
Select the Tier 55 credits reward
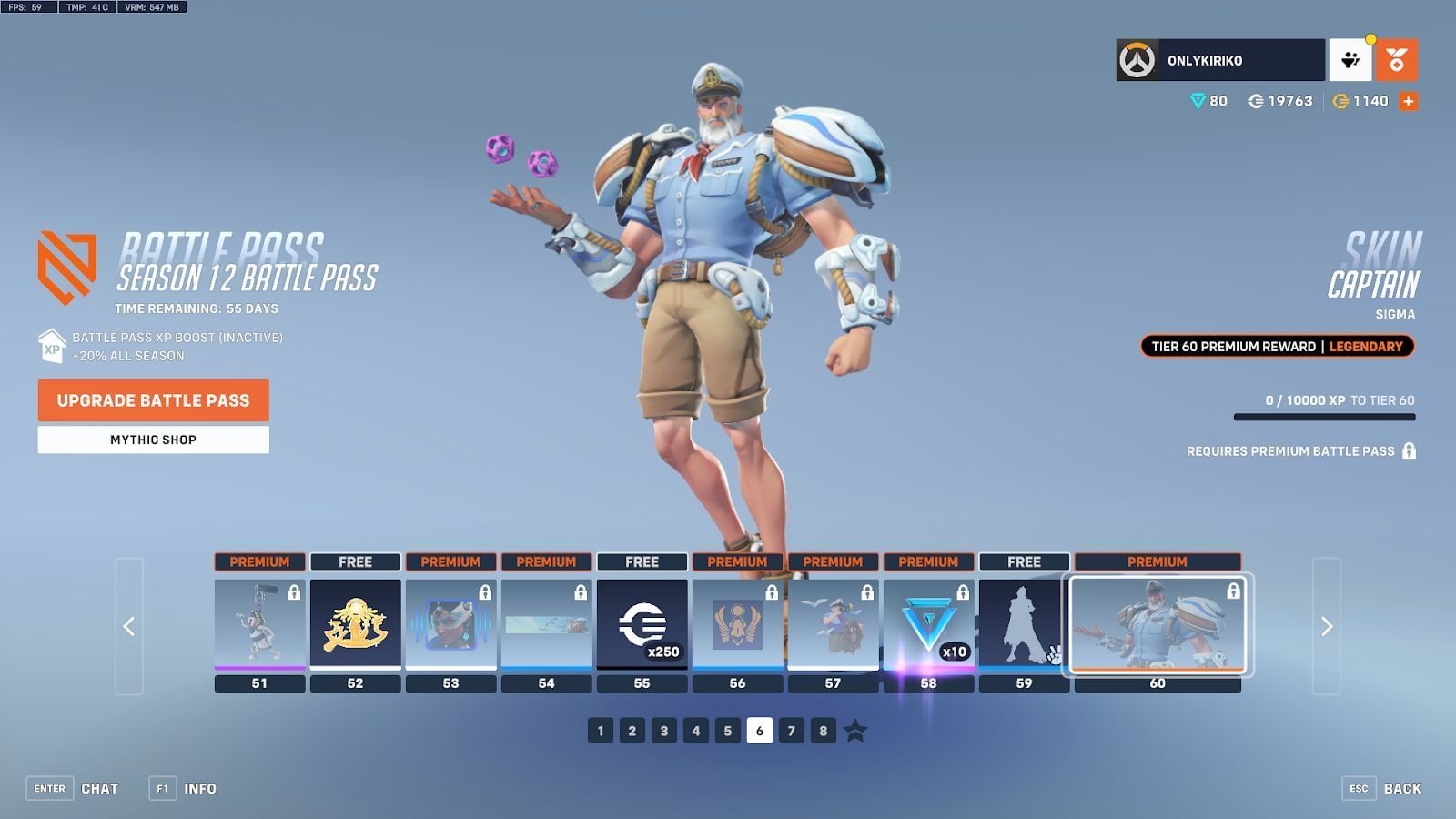(x=642, y=623)
